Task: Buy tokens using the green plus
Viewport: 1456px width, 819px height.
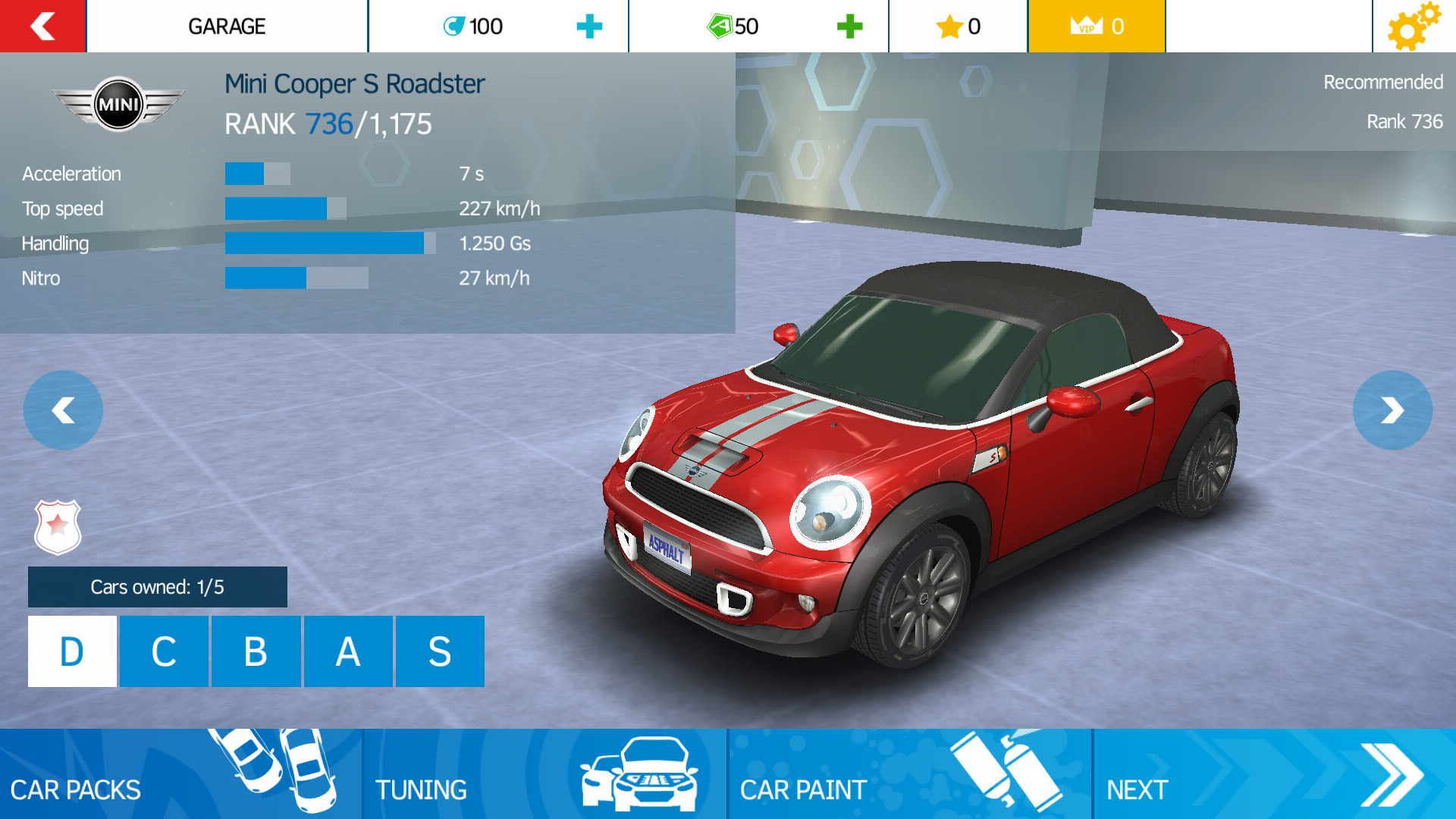Action: point(849,27)
